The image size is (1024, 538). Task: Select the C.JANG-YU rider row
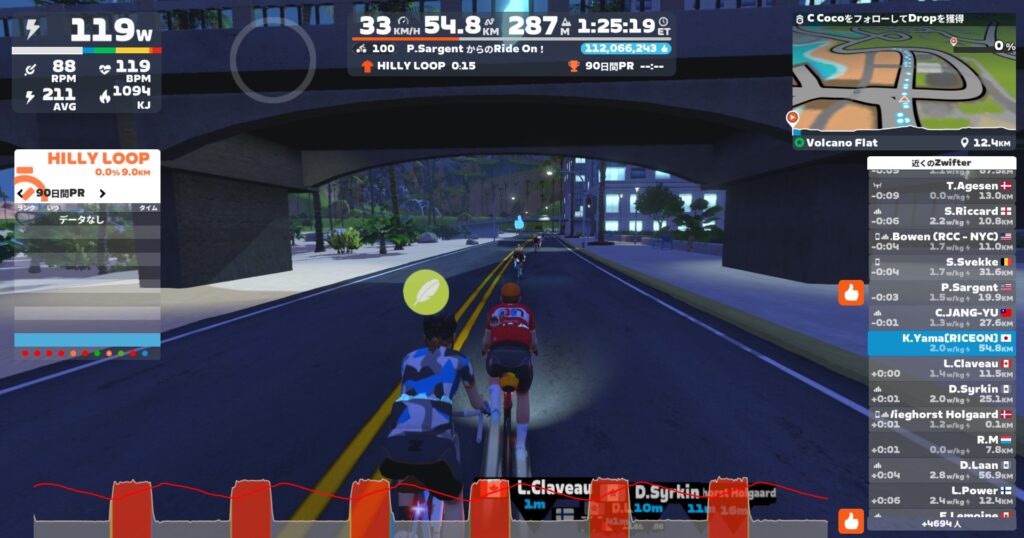click(x=941, y=318)
